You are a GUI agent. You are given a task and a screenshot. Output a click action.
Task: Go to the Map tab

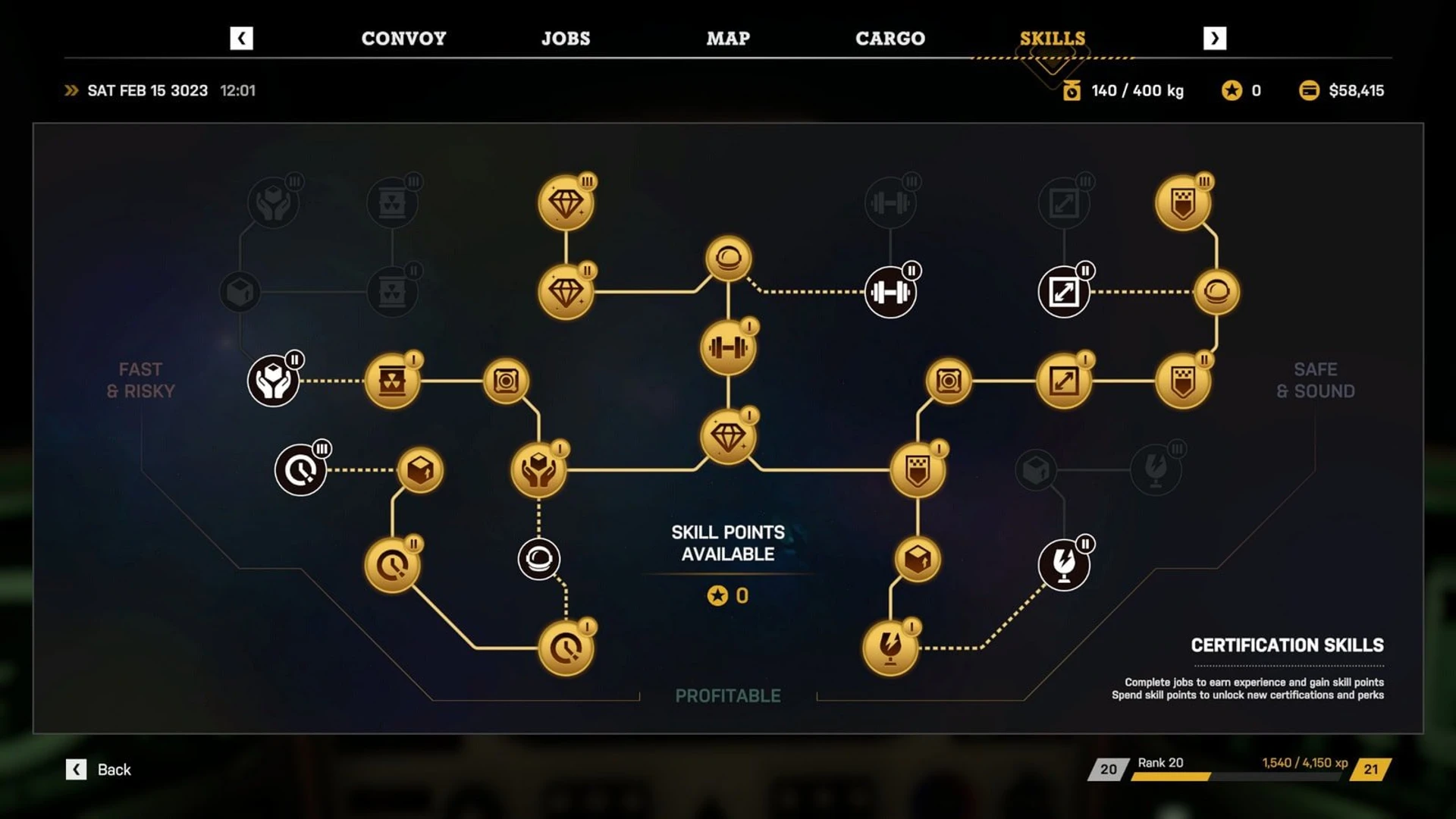728,39
